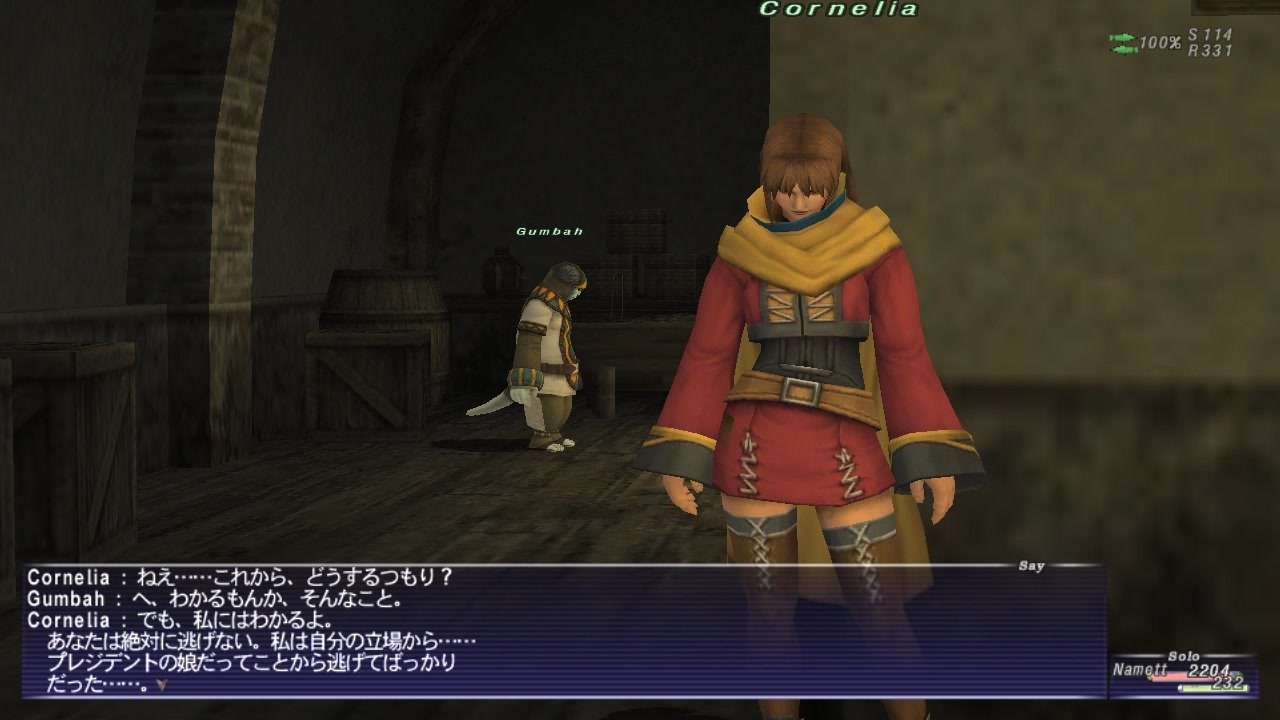Screen dimensions: 1280x720
Task: Select the small blue gem beside Namett's HP bar
Action: coord(1234,674)
